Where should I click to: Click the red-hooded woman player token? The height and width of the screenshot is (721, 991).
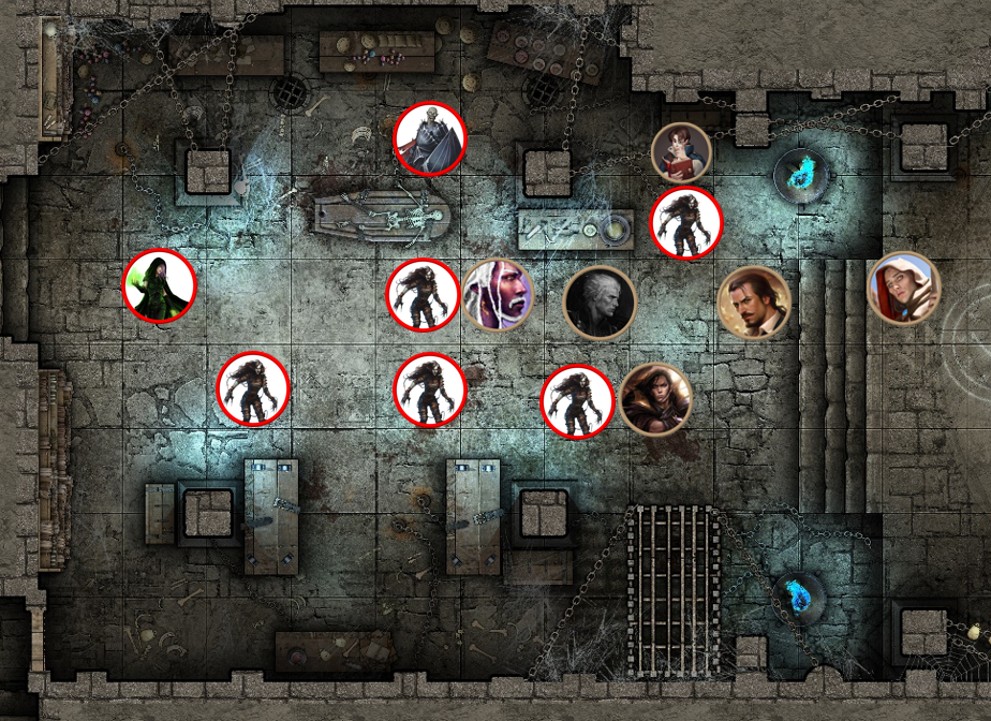[903, 288]
